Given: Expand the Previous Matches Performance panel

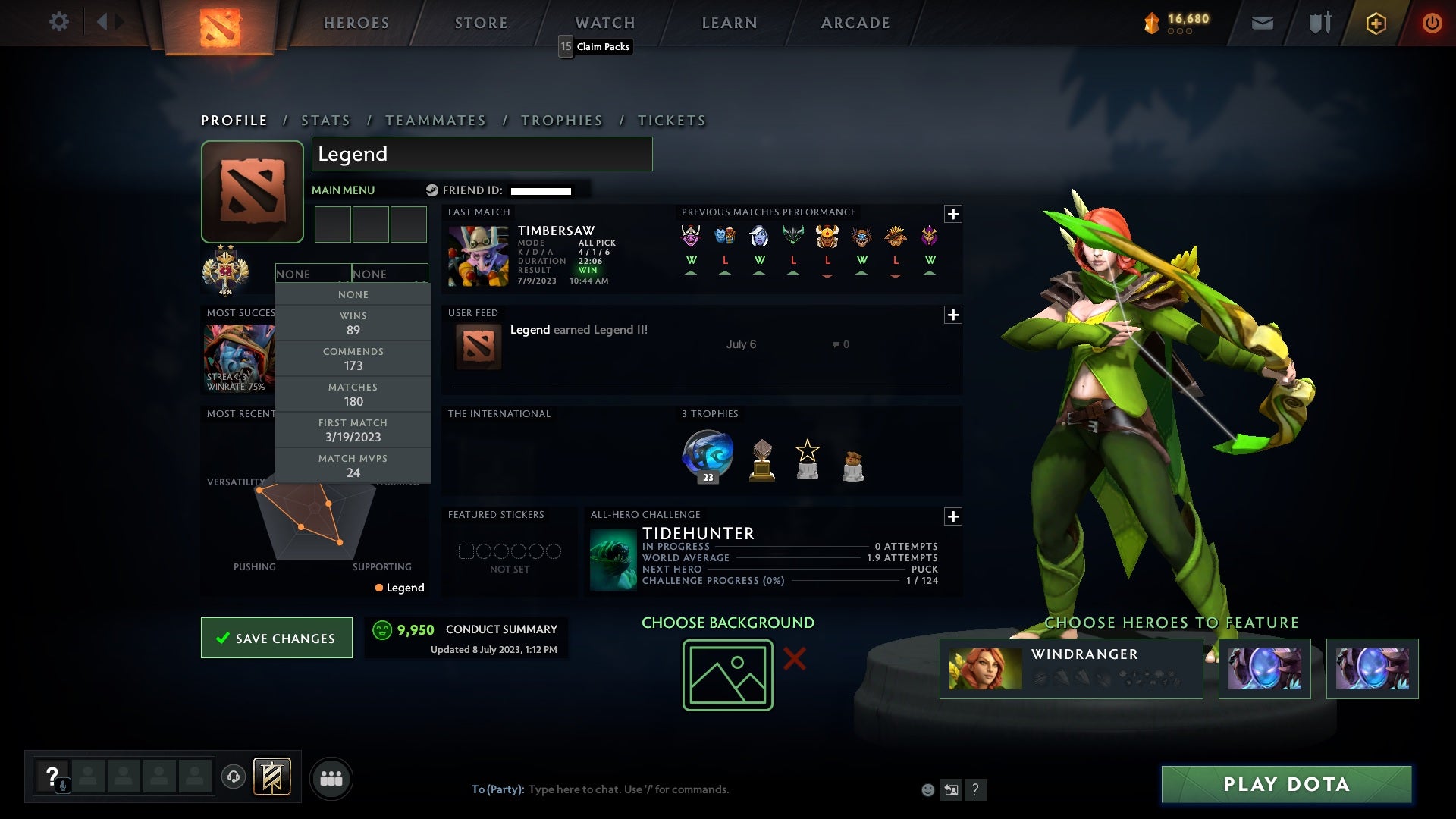Looking at the screenshot, I should click(x=954, y=215).
